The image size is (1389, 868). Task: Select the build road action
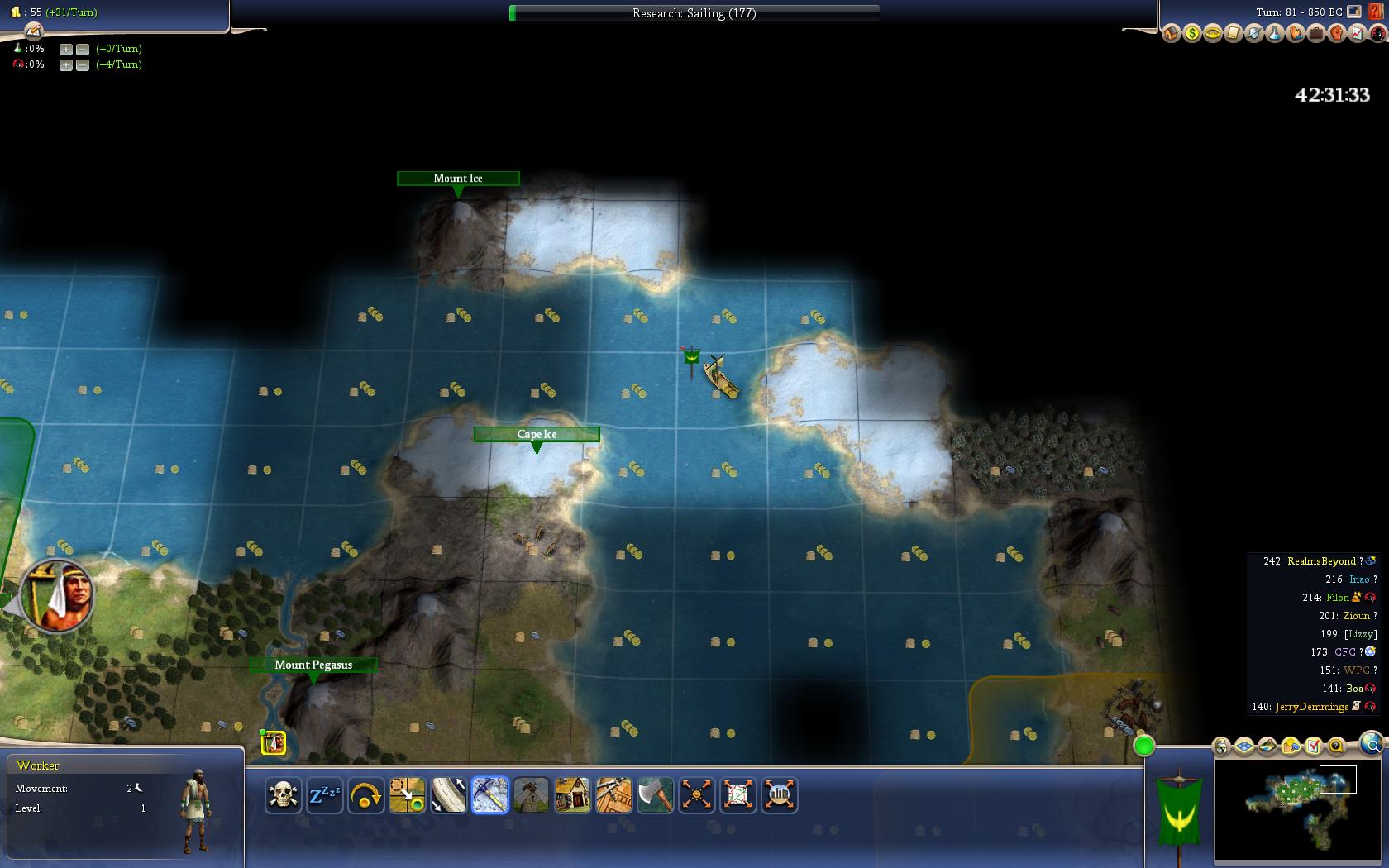click(x=448, y=795)
